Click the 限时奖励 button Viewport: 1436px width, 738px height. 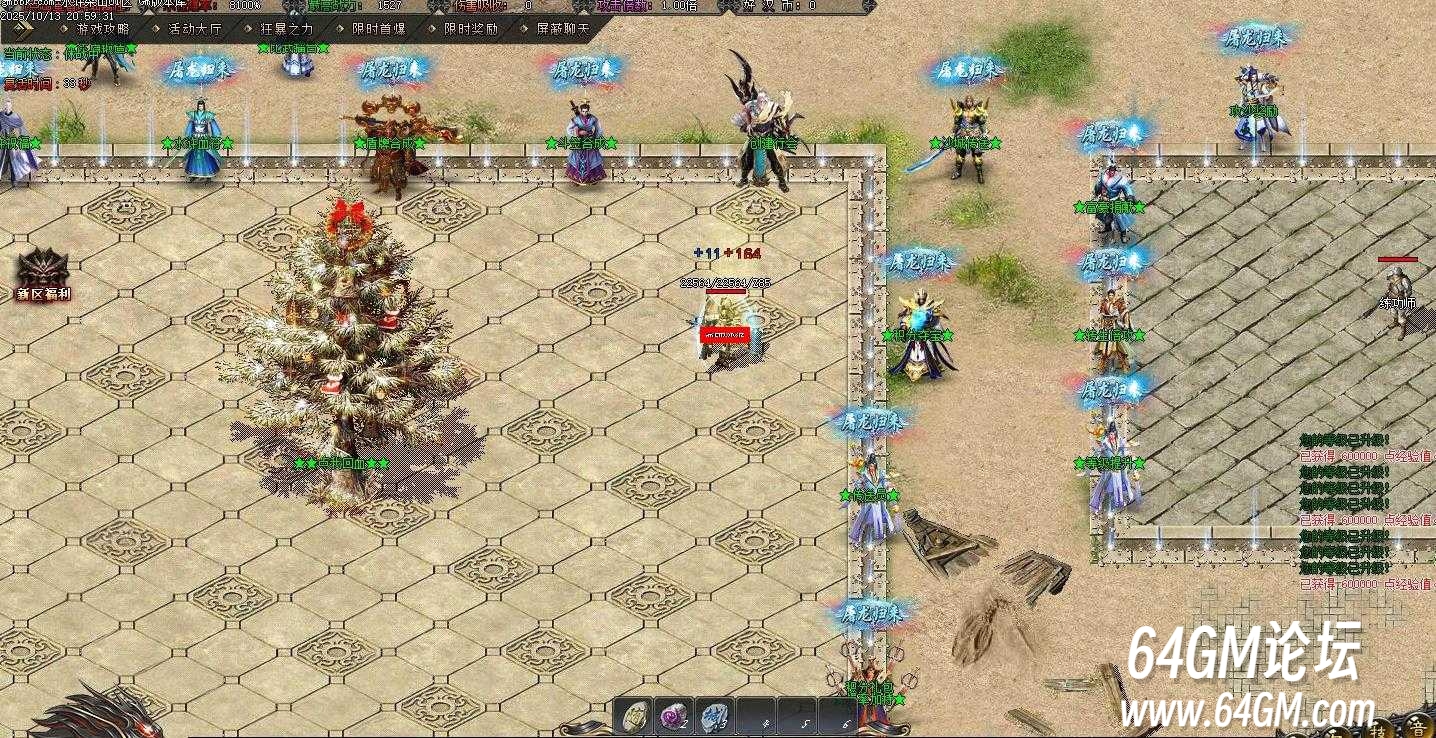(473, 31)
